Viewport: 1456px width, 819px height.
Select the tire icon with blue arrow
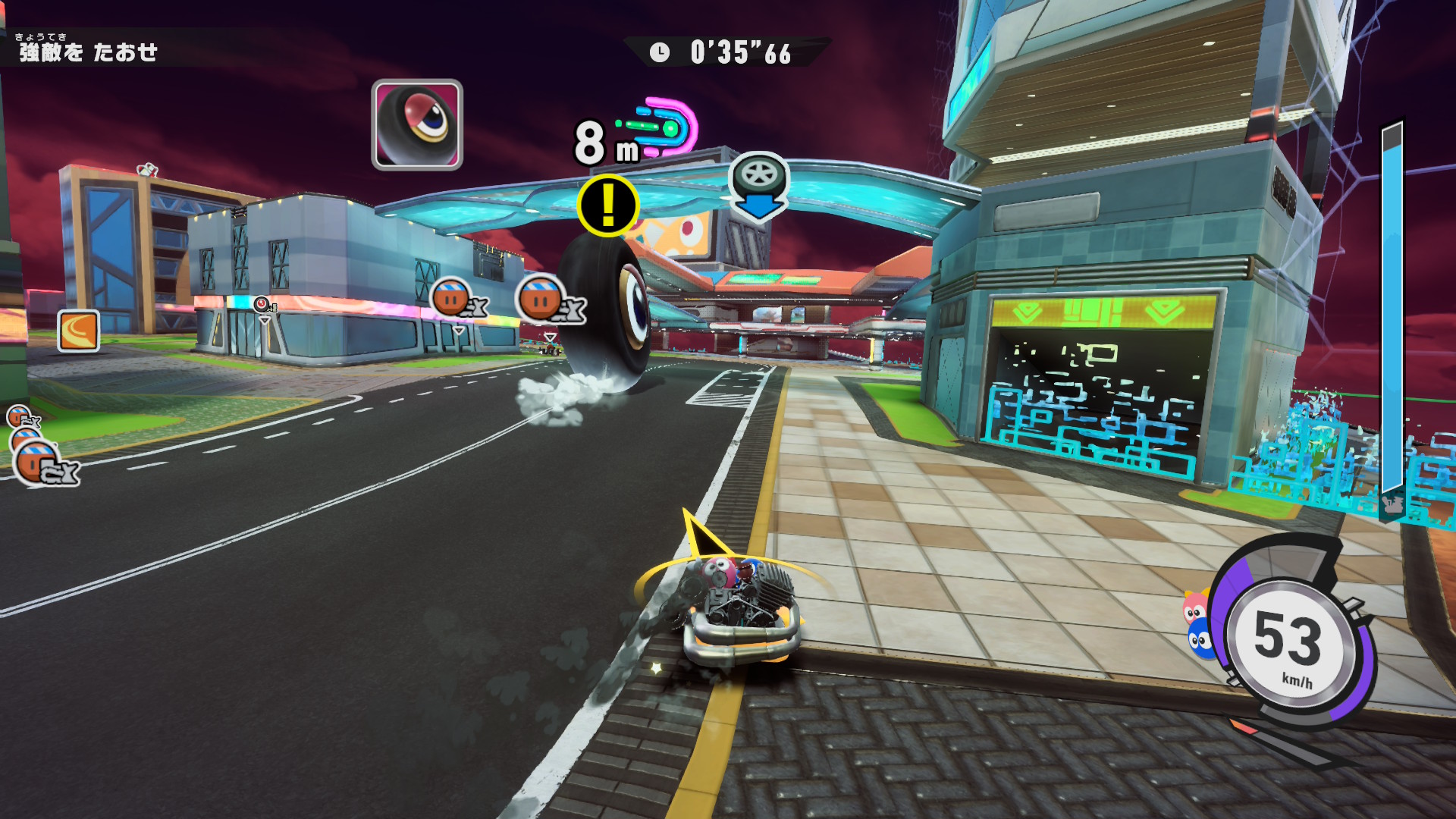(759, 186)
